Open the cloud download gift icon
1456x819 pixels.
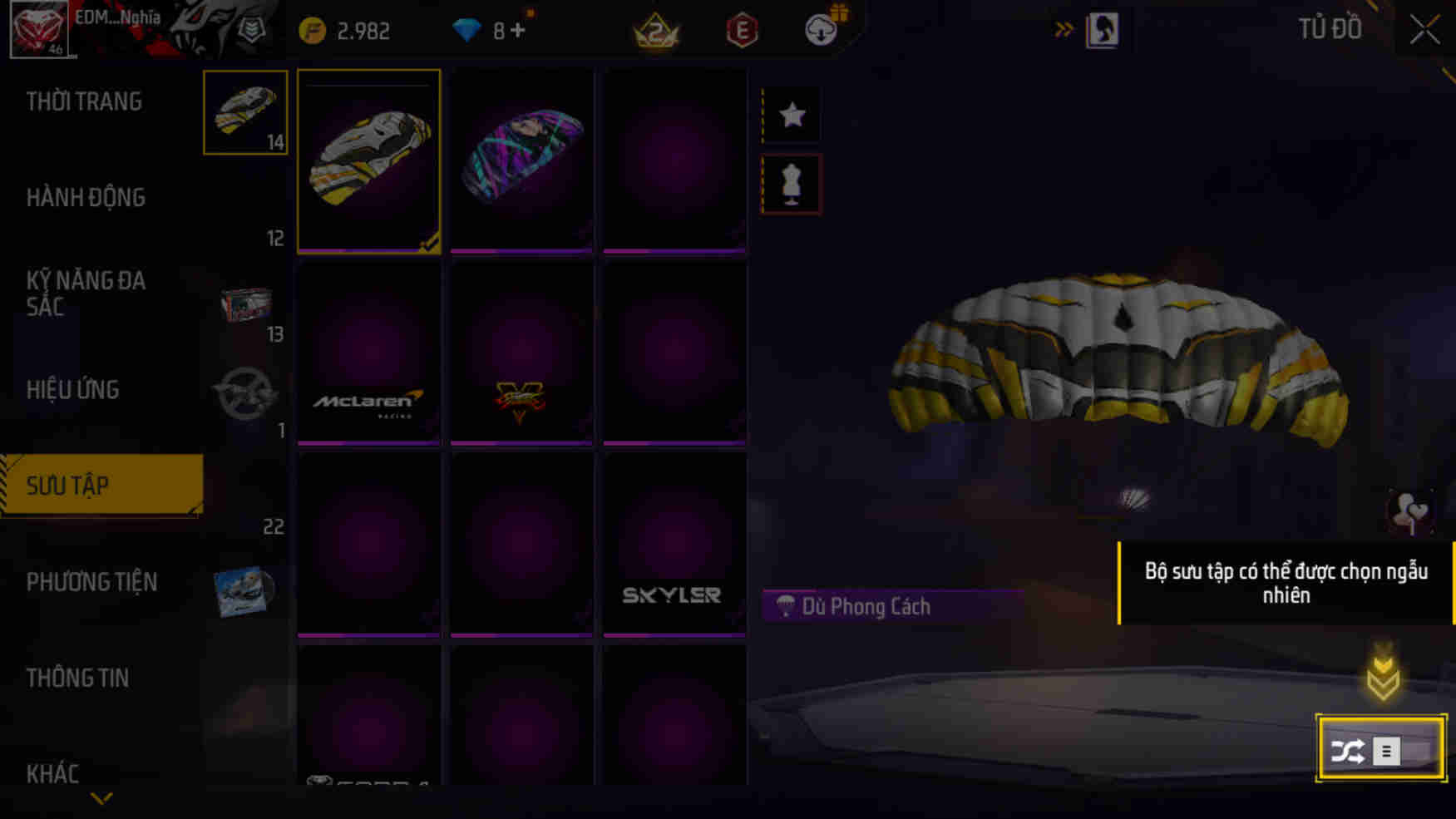coord(822,29)
